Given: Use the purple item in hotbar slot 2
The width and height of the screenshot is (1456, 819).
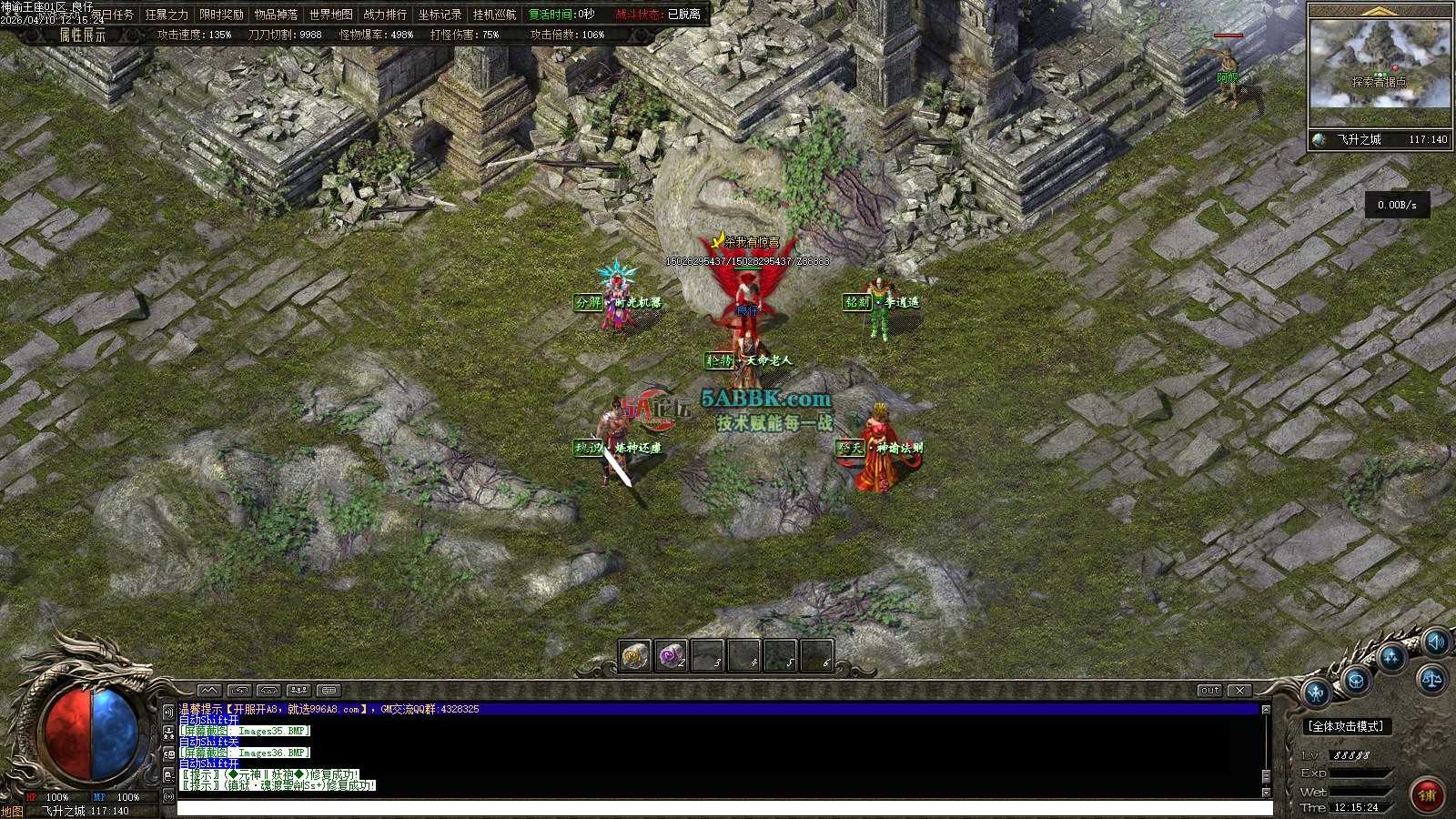Looking at the screenshot, I should pos(671,654).
